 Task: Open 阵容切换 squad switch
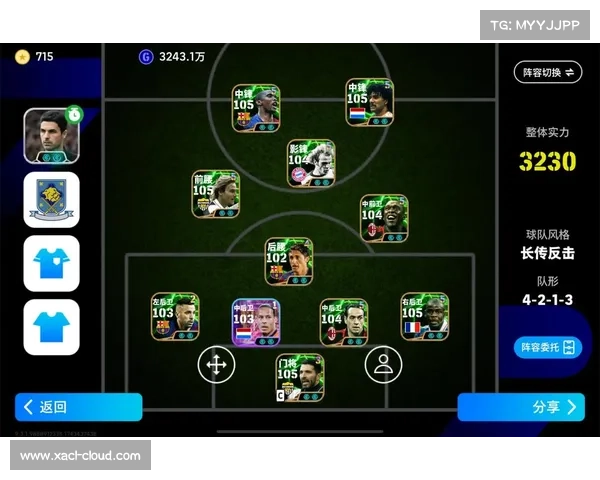click(x=547, y=72)
